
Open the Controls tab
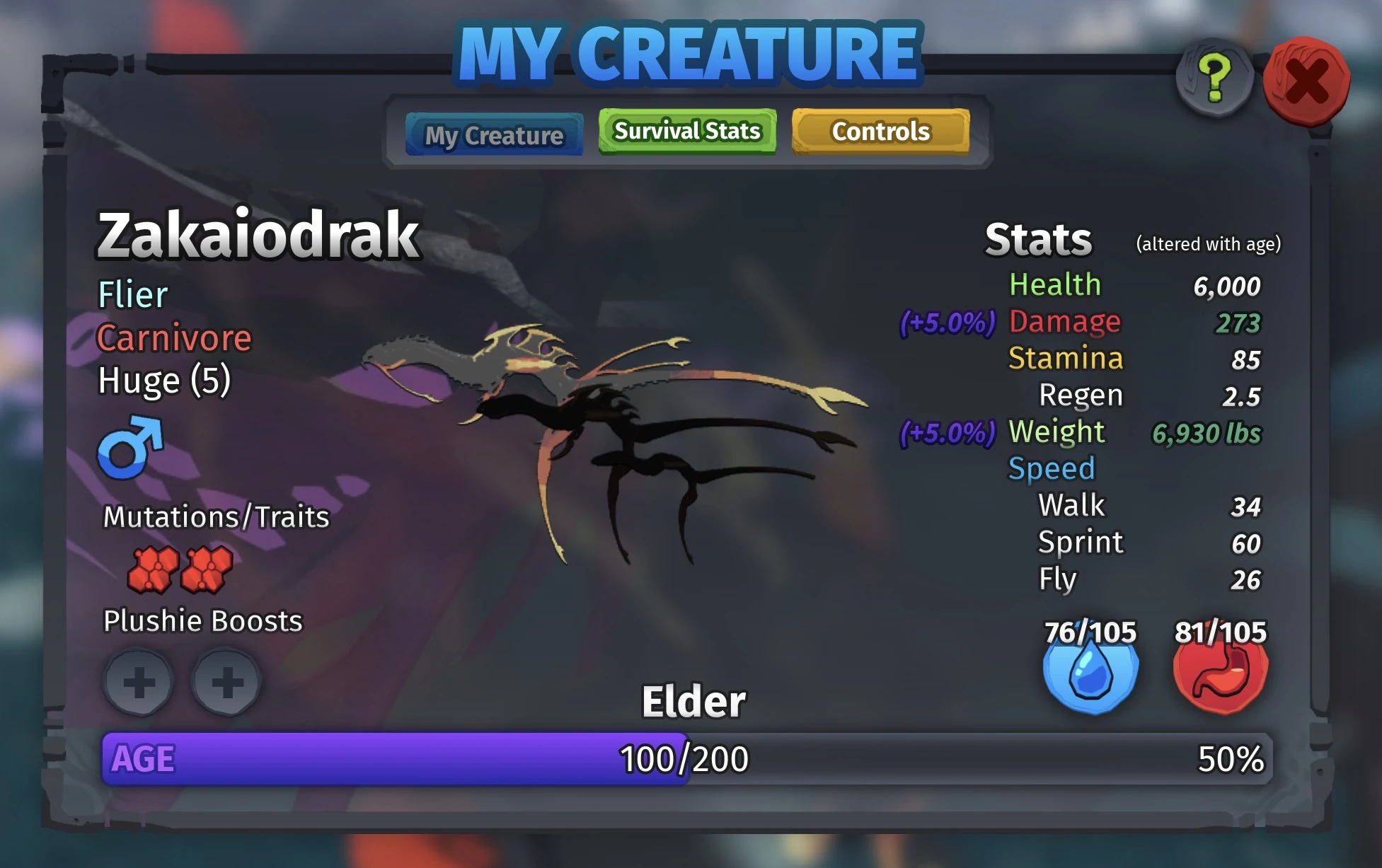pyautogui.click(x=882, y=131)
